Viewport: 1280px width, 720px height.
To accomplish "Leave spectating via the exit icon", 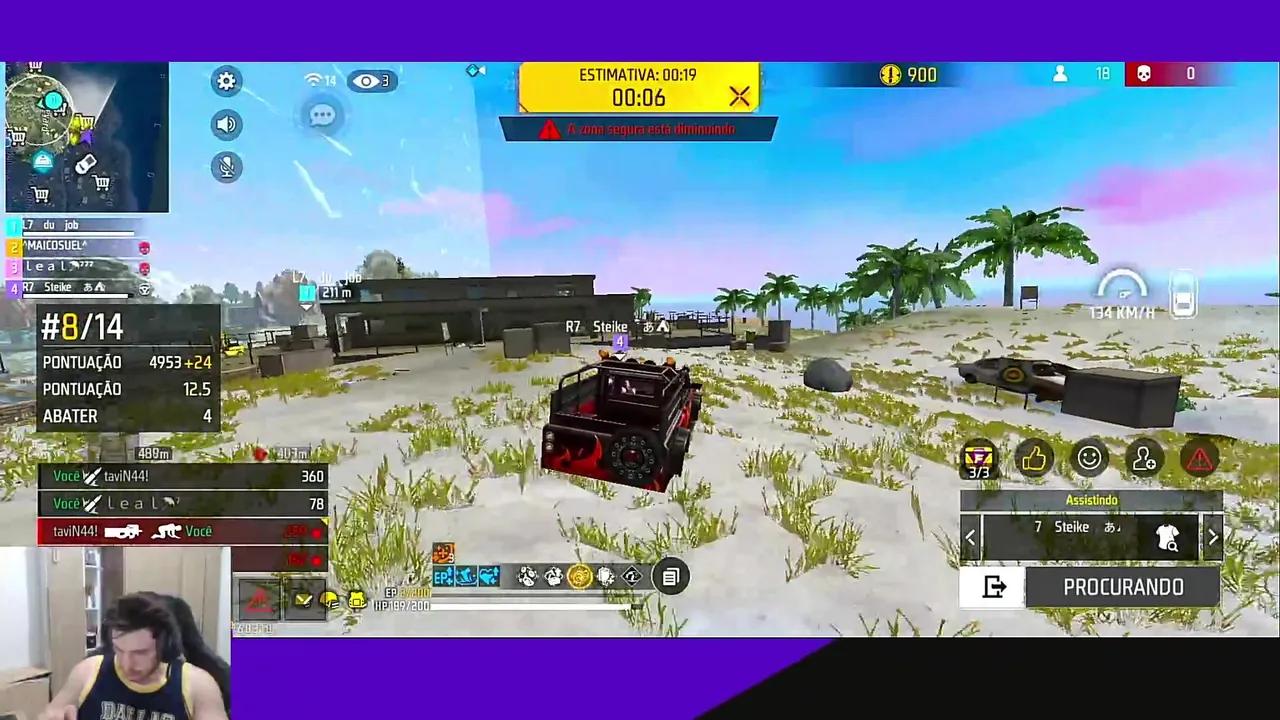I will (994, 587).
